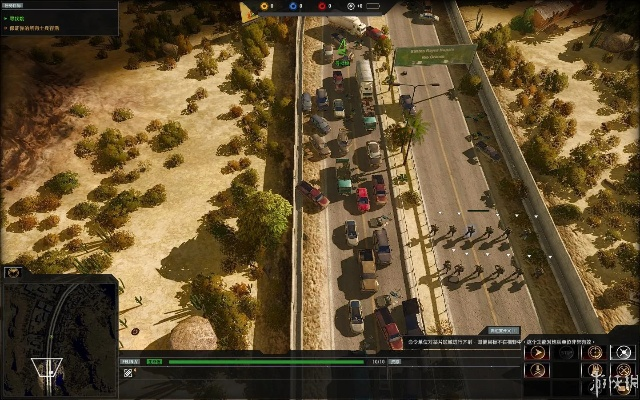Select the unit group icon below health bar
640x400 pixels.
(x=129, y=373)
